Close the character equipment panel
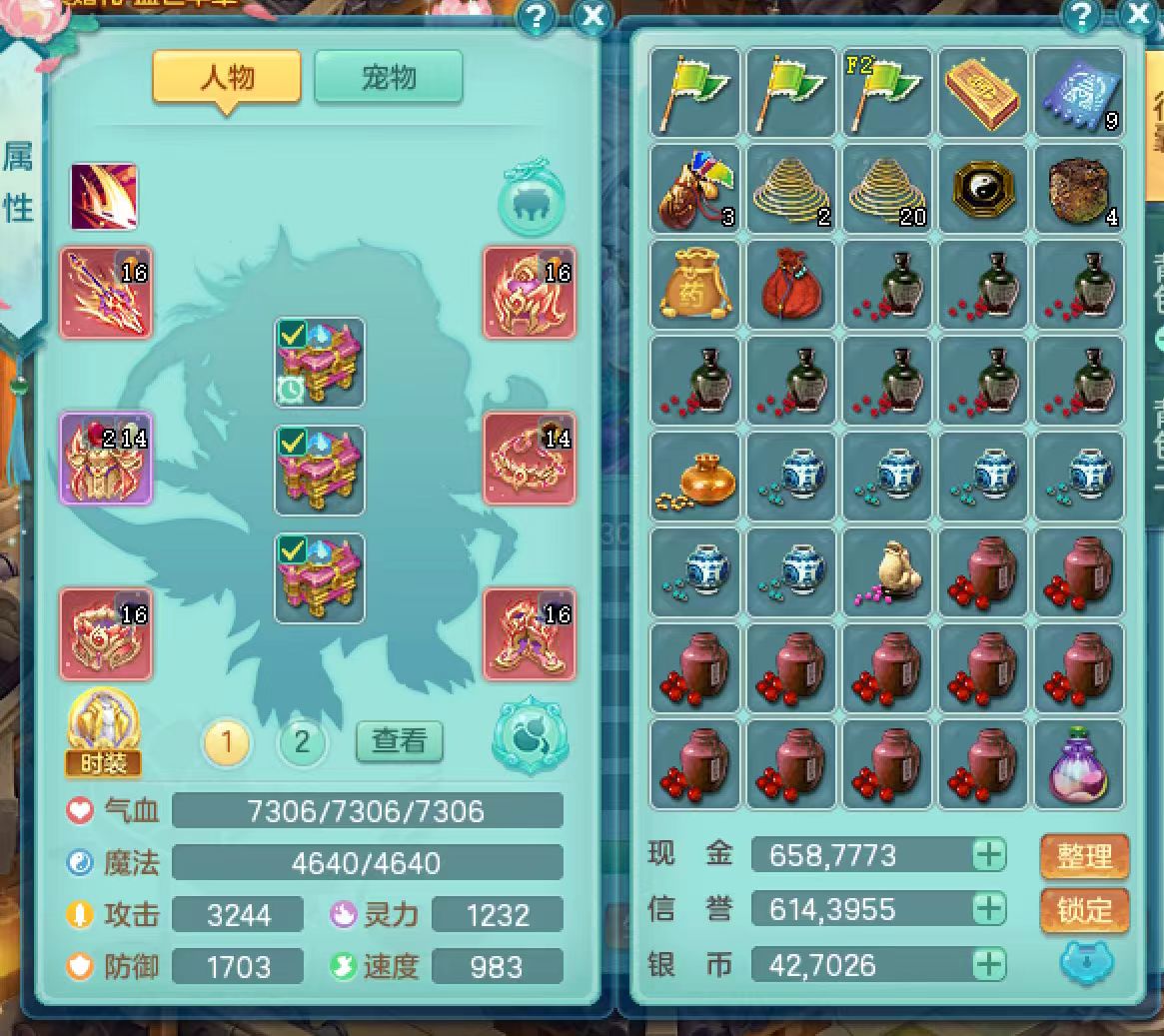The image size is (1164, 1036). tap(593, 16)
